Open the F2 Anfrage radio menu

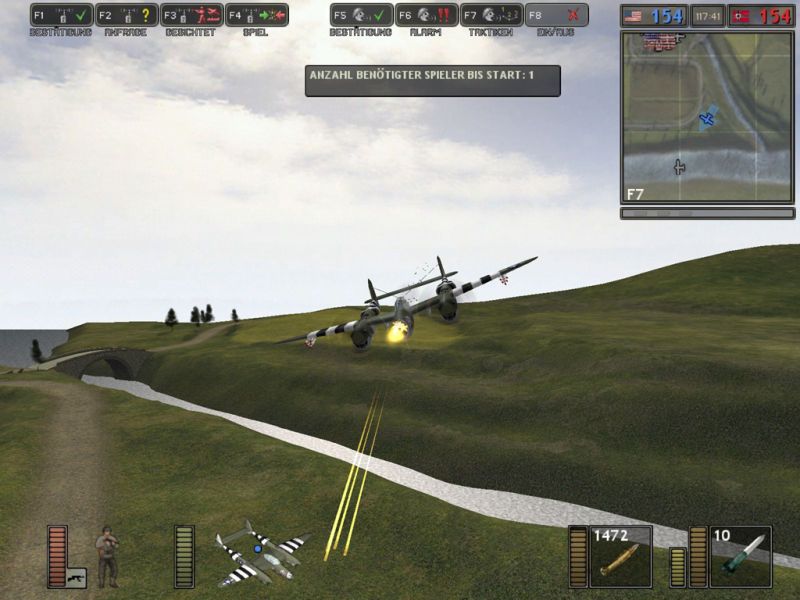point(126,15)
